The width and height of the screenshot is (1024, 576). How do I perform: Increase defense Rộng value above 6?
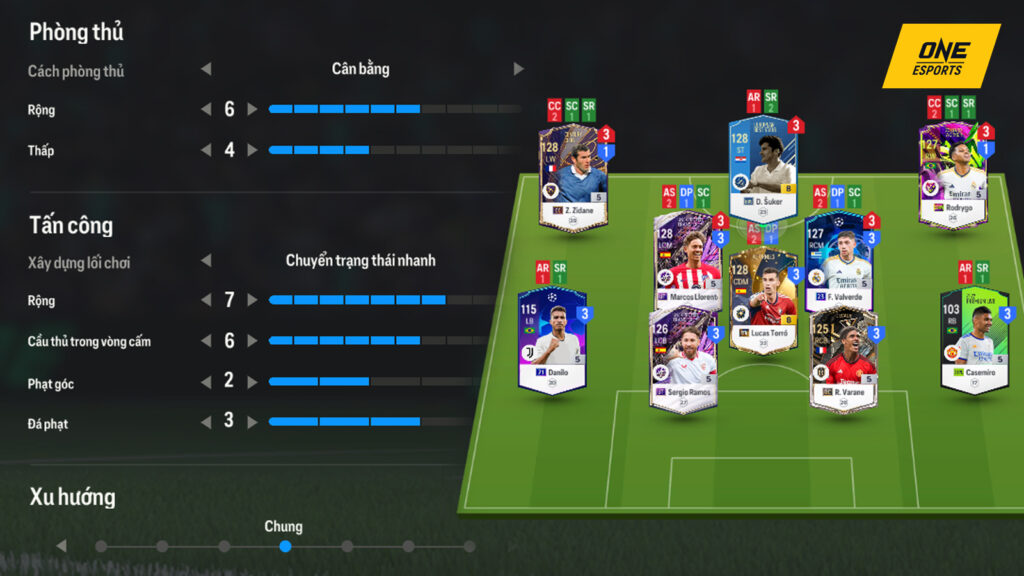(x=252, y=109)
